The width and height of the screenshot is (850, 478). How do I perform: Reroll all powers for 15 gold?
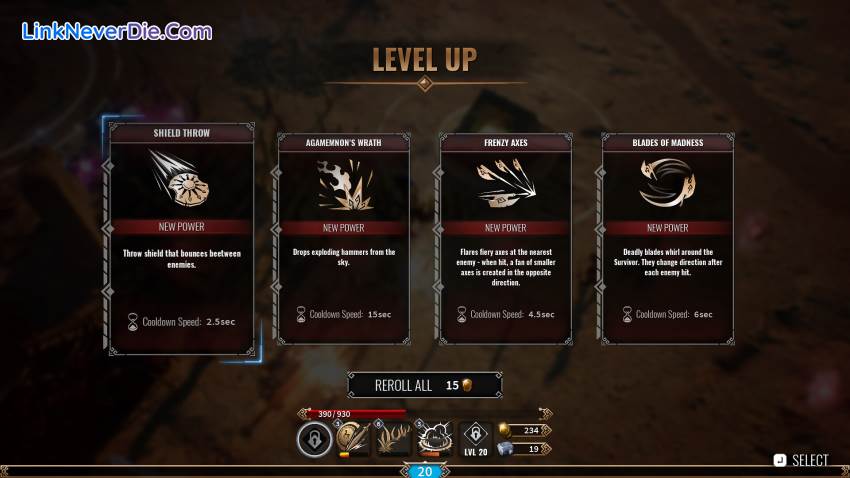tap(424, 385)
